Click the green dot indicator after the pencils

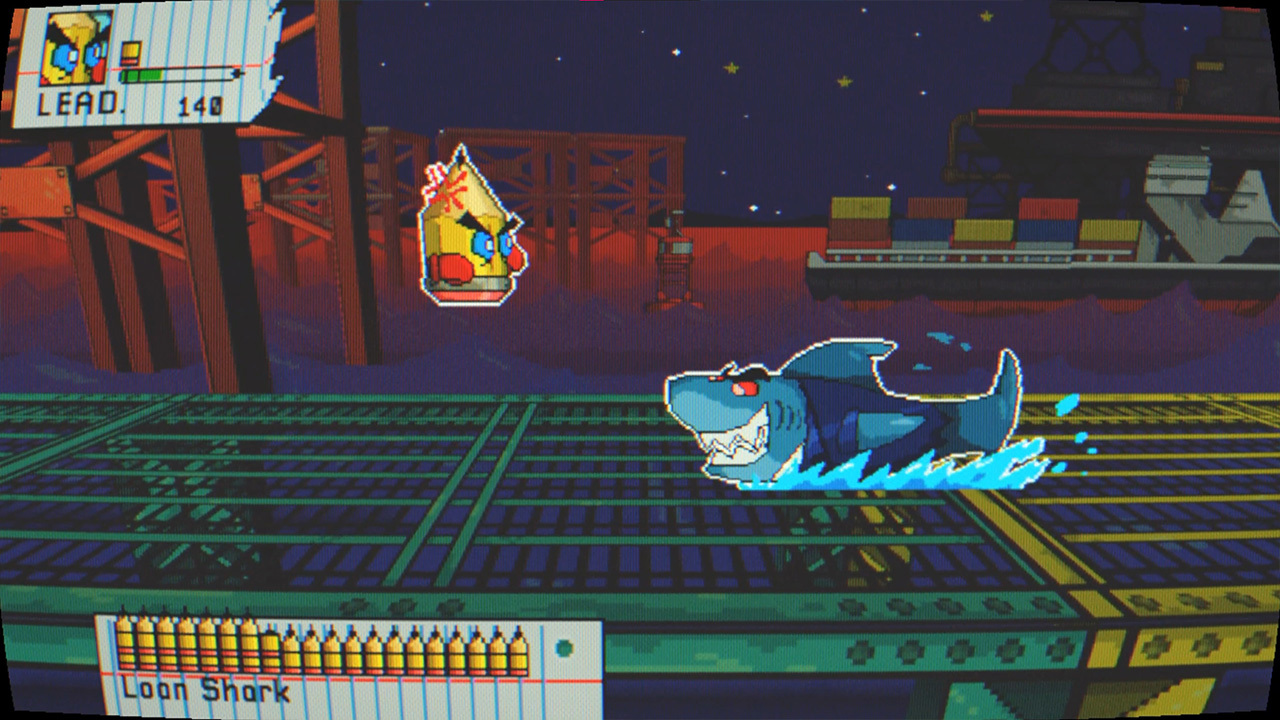[562, 648]
